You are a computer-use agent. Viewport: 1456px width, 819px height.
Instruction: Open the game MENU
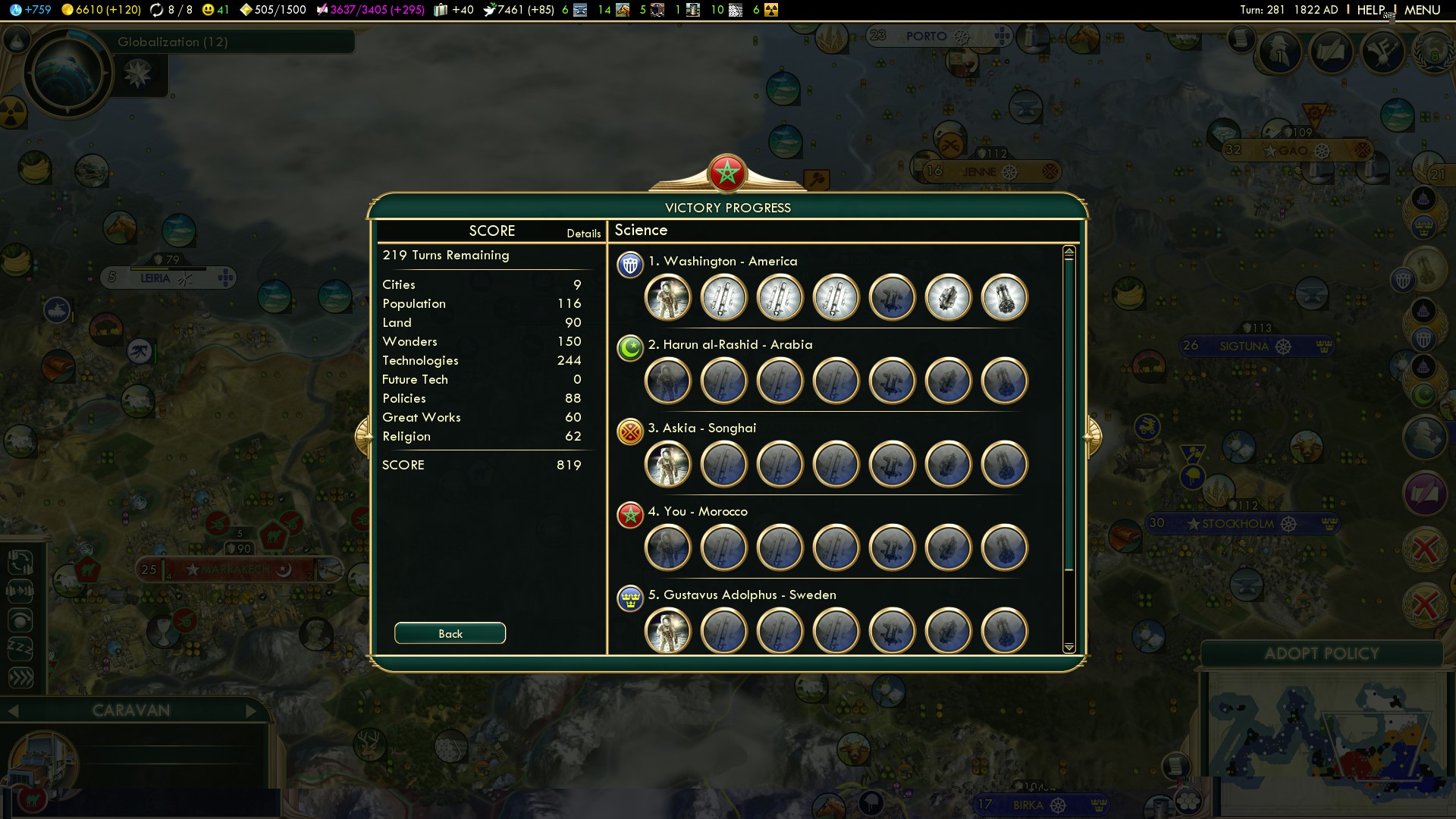(x=1422, y=10)
